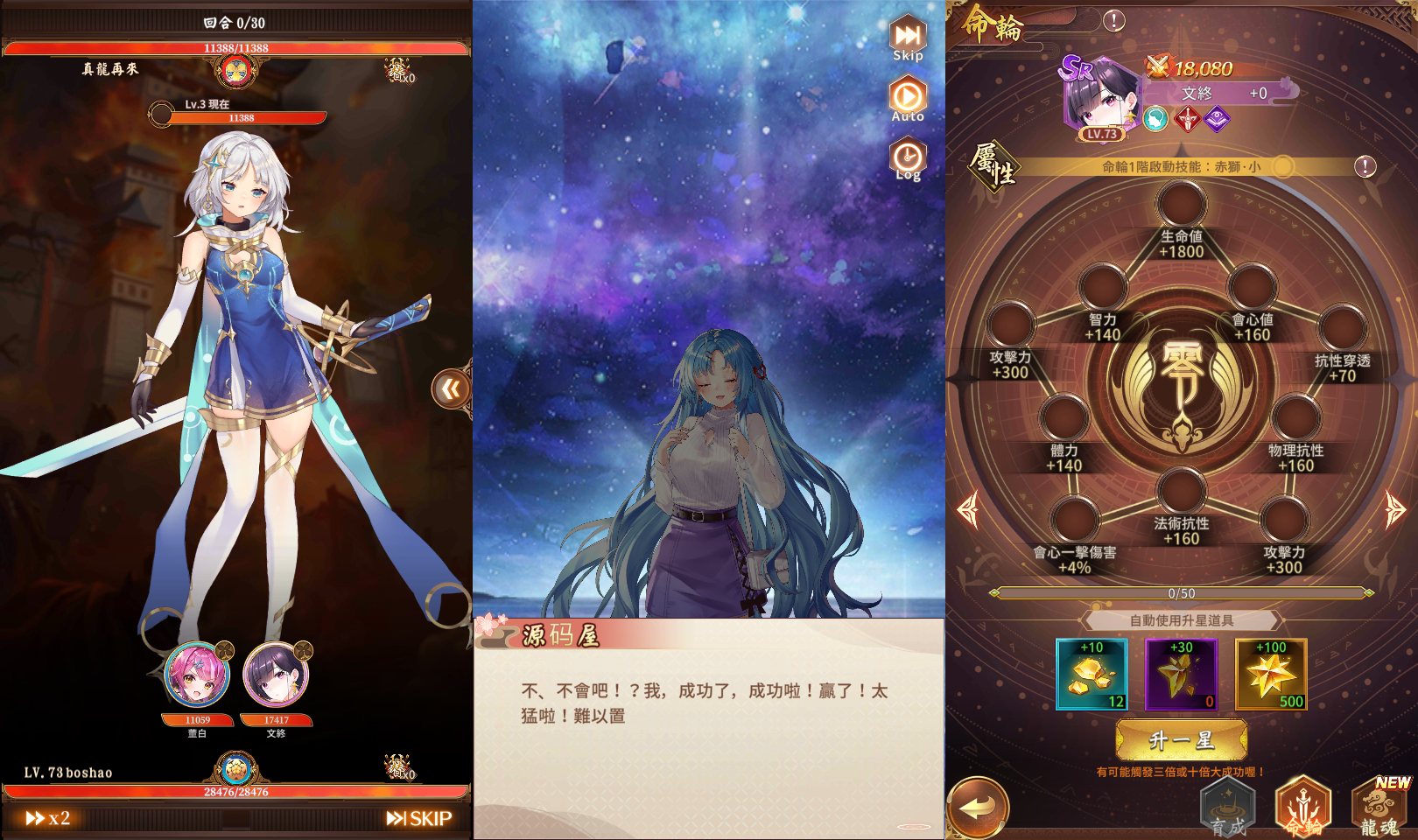Toggle the golden +100 star material worth 500
This screenshot has width=1418, height=840.
1271,674
